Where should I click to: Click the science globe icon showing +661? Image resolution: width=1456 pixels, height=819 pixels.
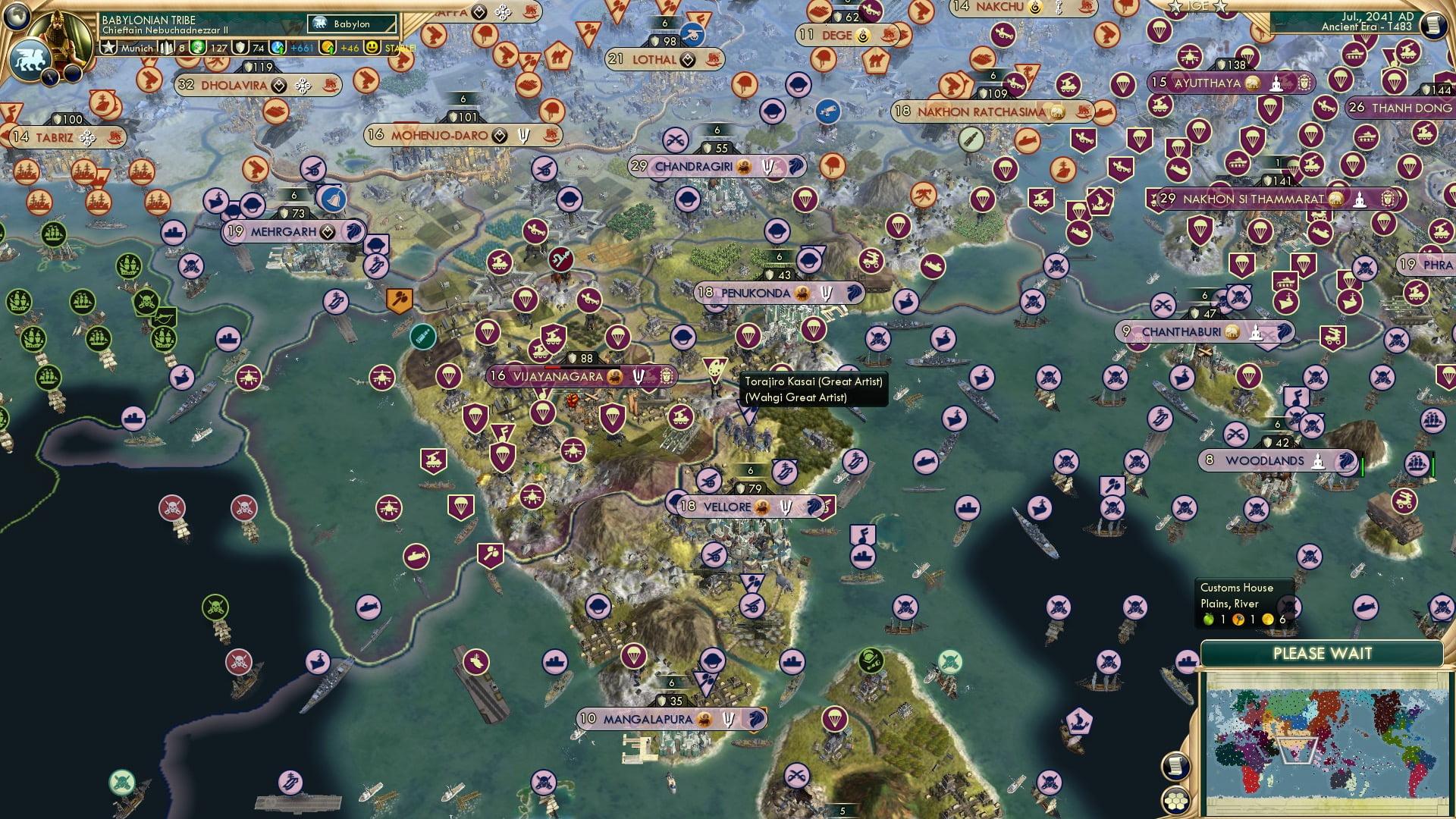[x=277, y=48]
